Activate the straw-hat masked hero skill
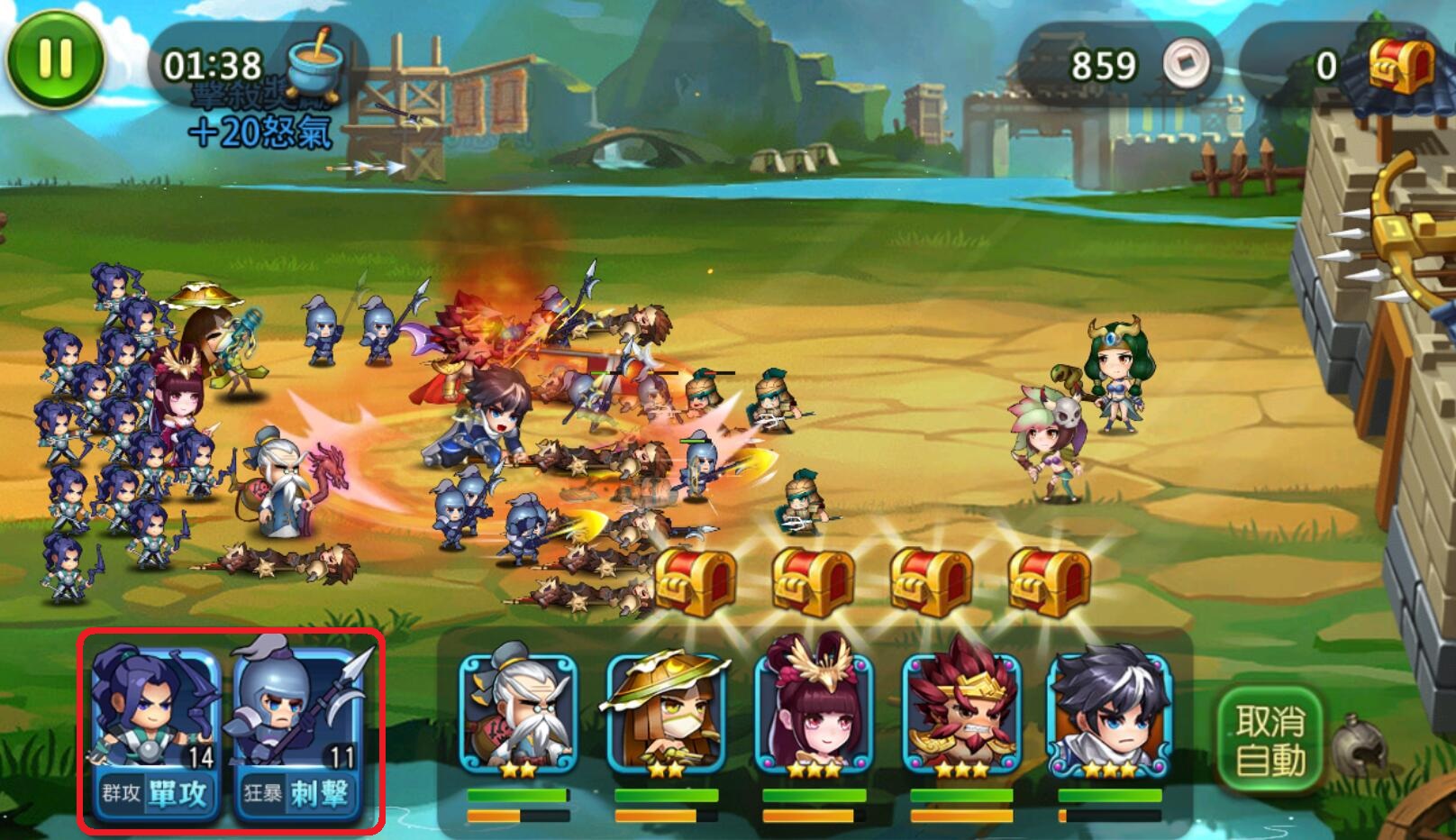This screenshot has width=1456, height=840. point(665,712)
